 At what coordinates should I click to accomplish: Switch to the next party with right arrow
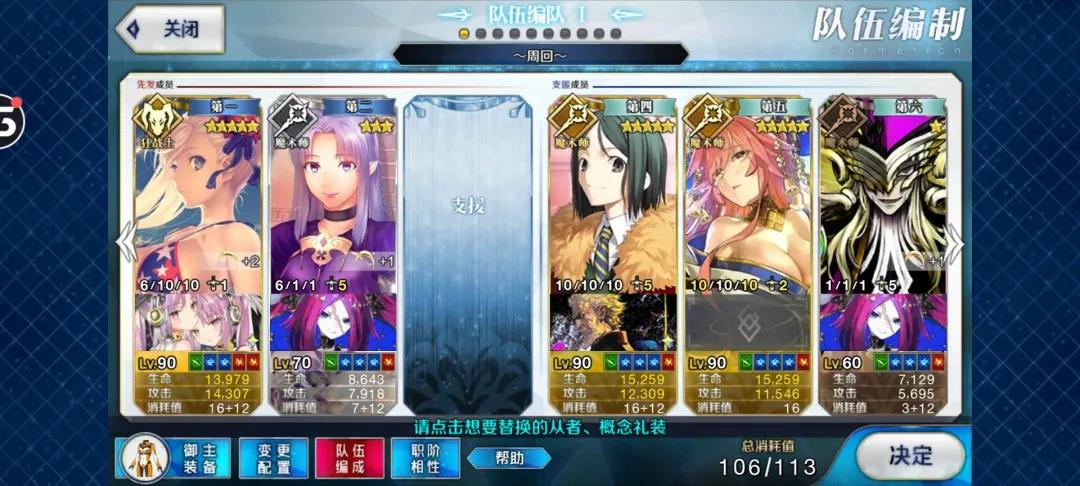click(x=955, y=243)
